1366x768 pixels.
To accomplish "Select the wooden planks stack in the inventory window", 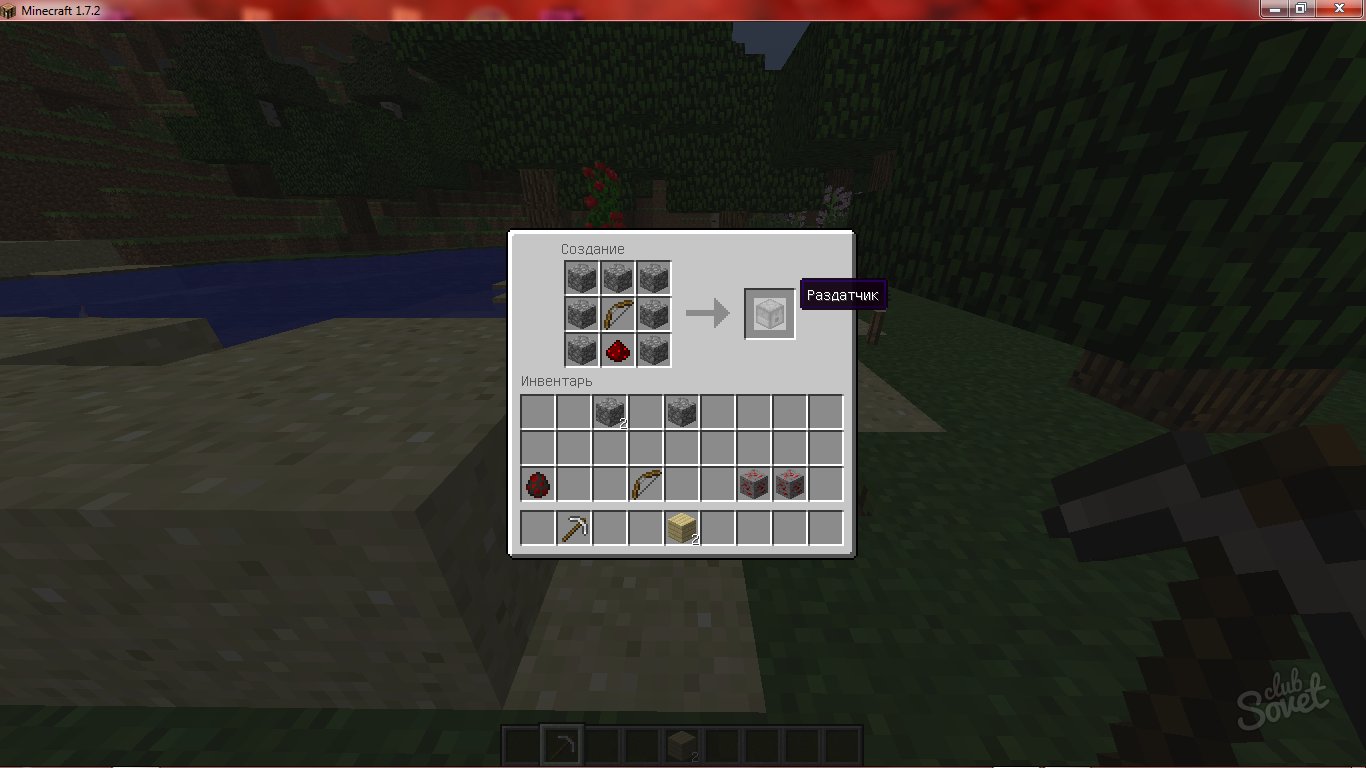I will point(681,528).
